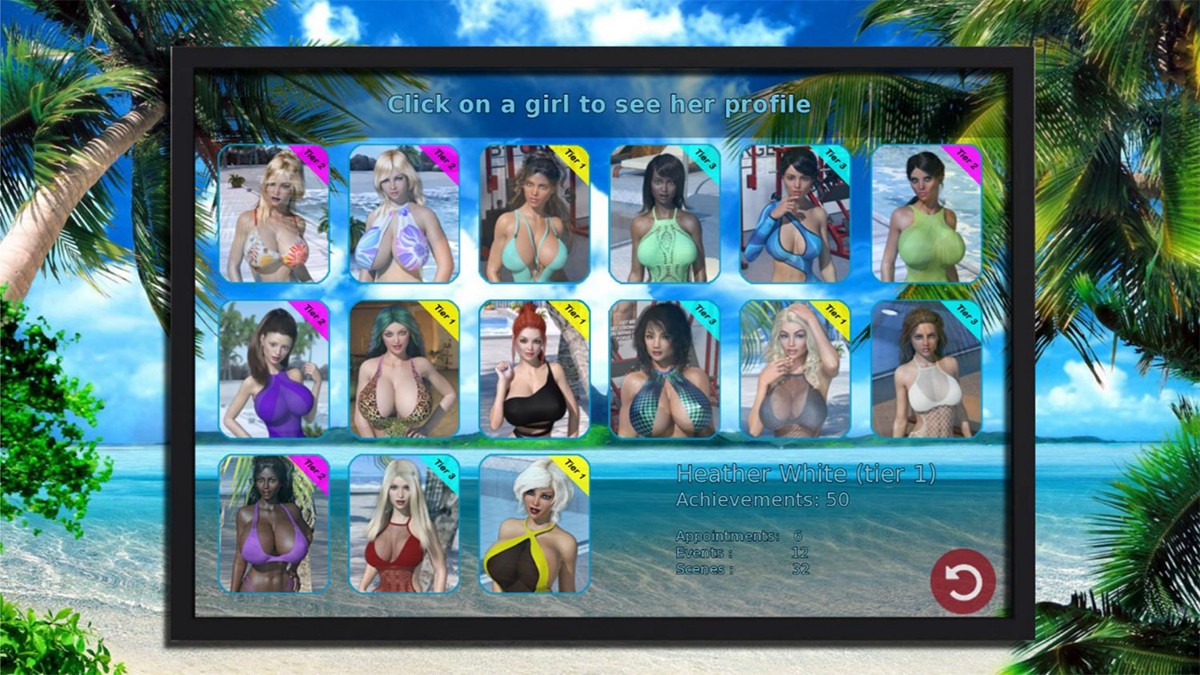This screenshot has height=675, width=1200.
Task: Select the girl in blue wetsuit
Action: [795, 214]
